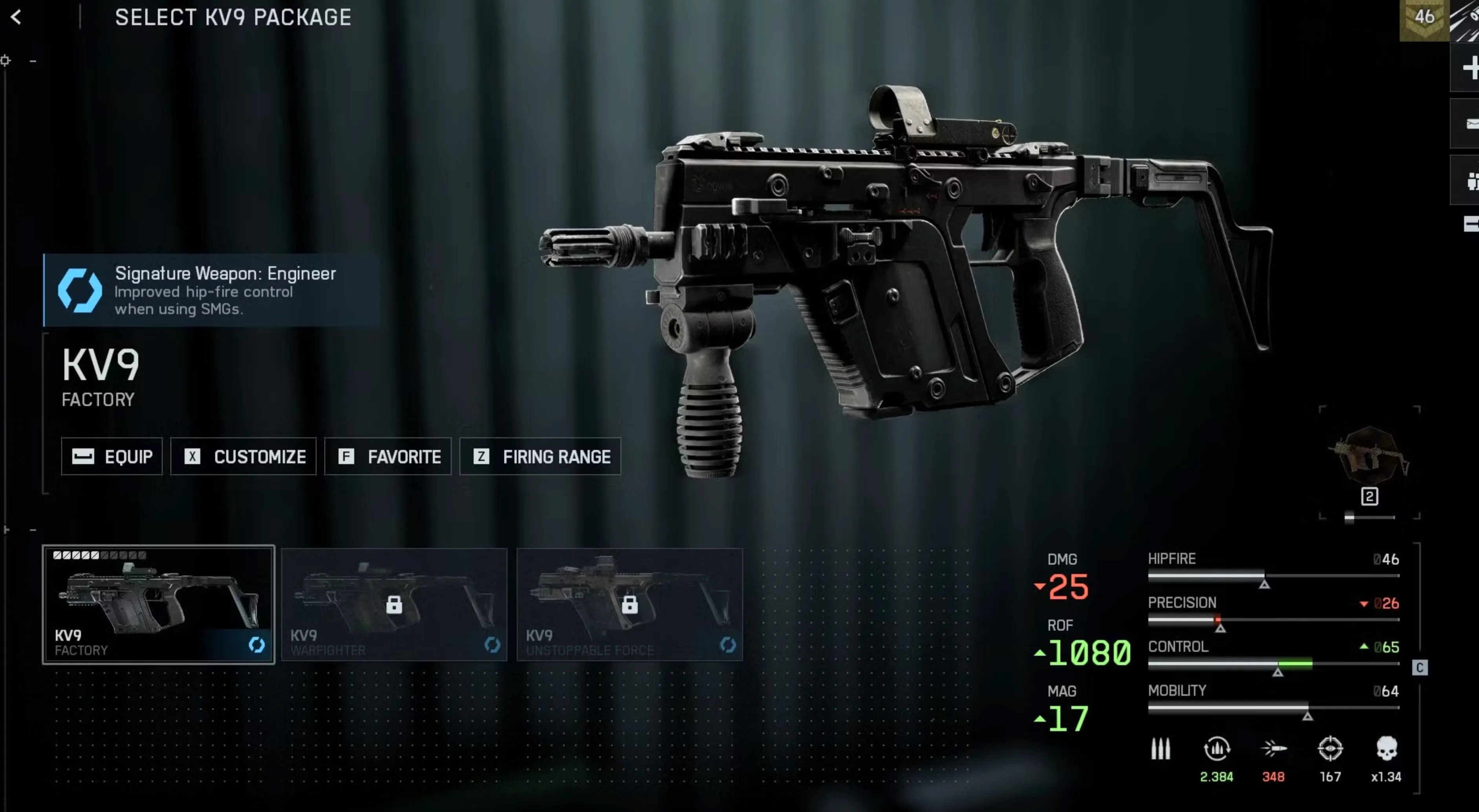Mark the KV9 as Favorite
This screenshot has width=1479, height=812.
pos(388,456)
